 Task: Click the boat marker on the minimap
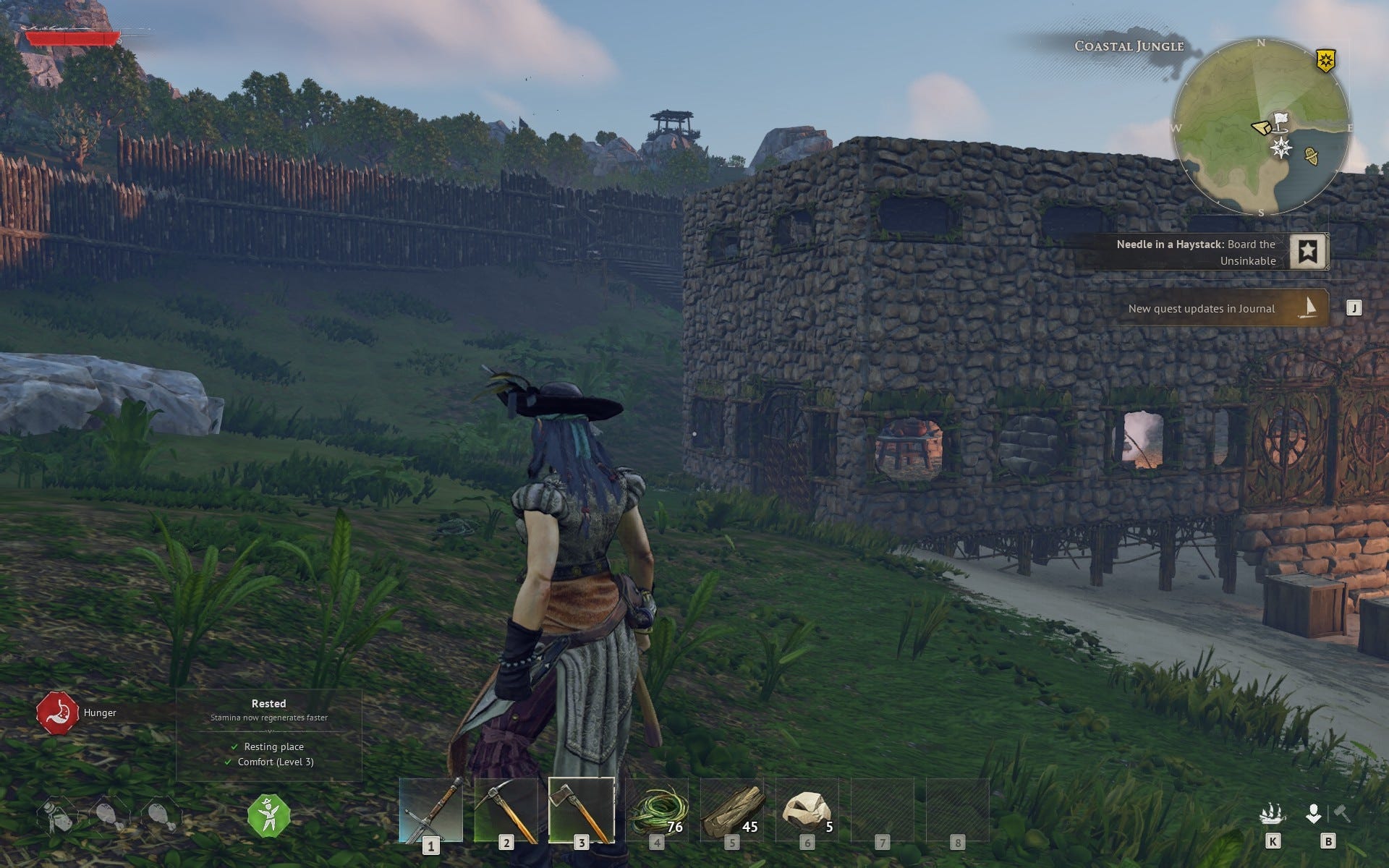point(1311,155)
